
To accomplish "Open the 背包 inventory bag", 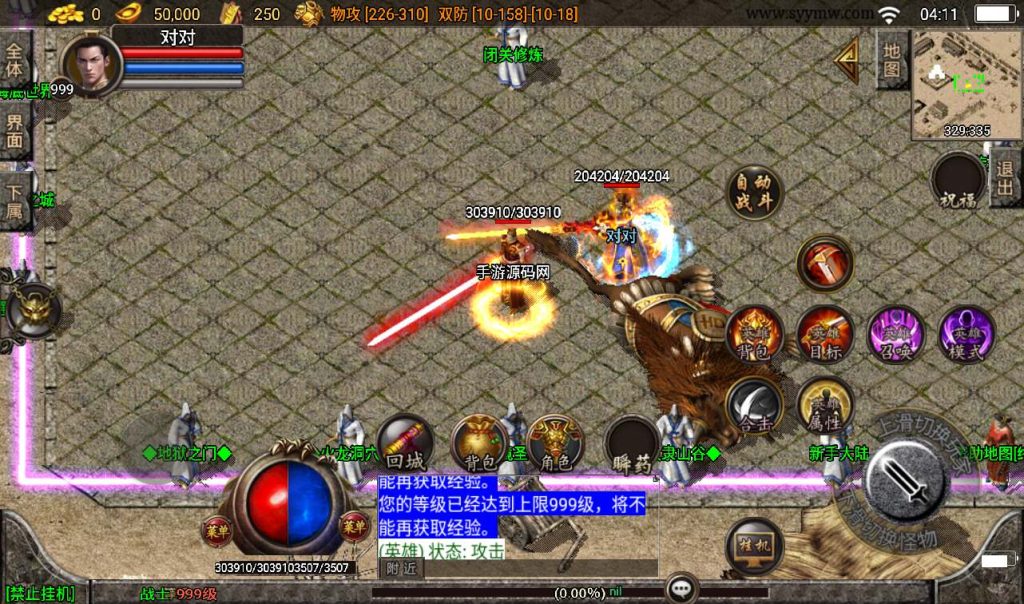I will (x=480, y=442).
